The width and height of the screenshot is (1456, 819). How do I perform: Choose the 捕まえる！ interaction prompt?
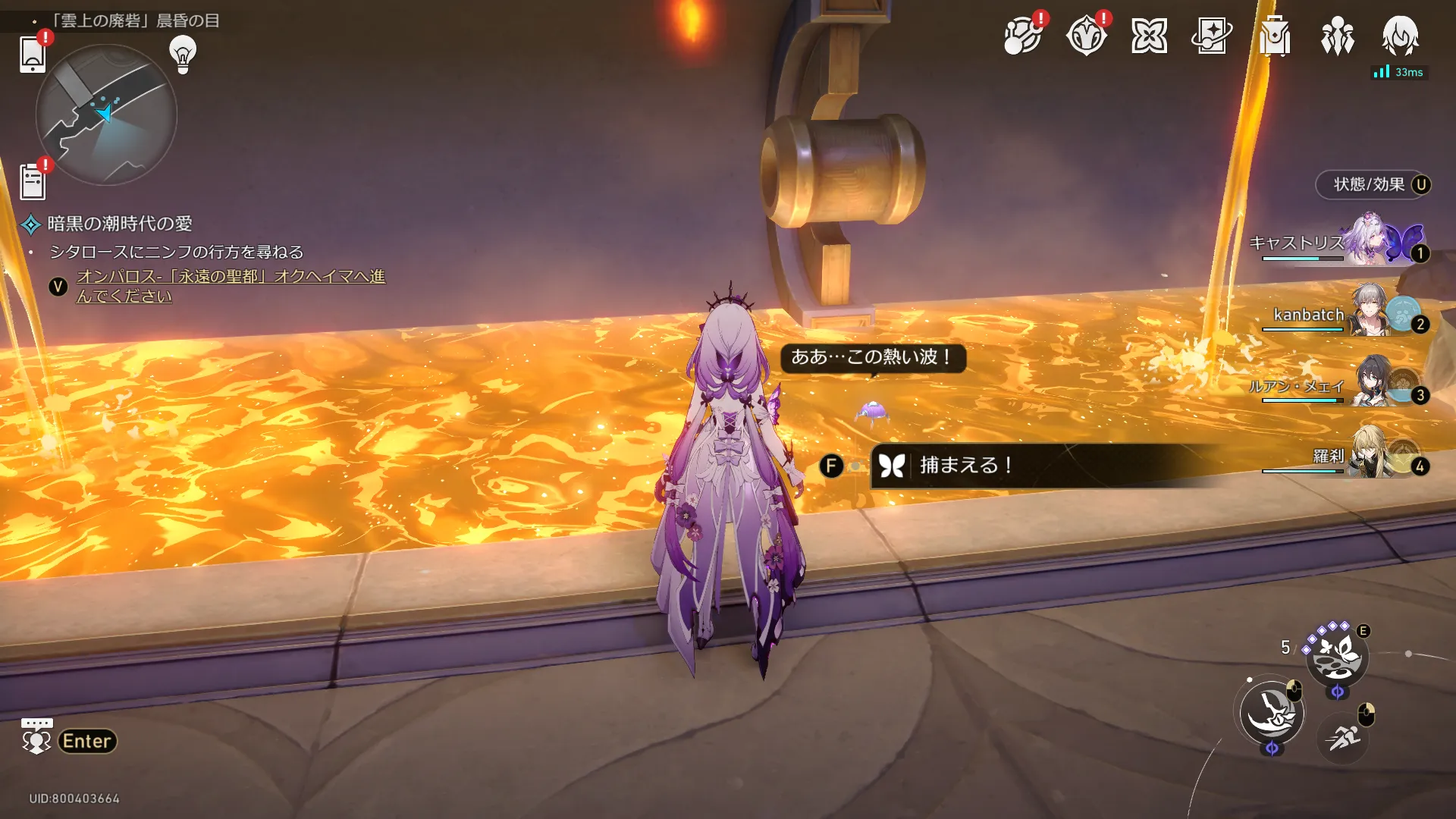coord(965,465)
